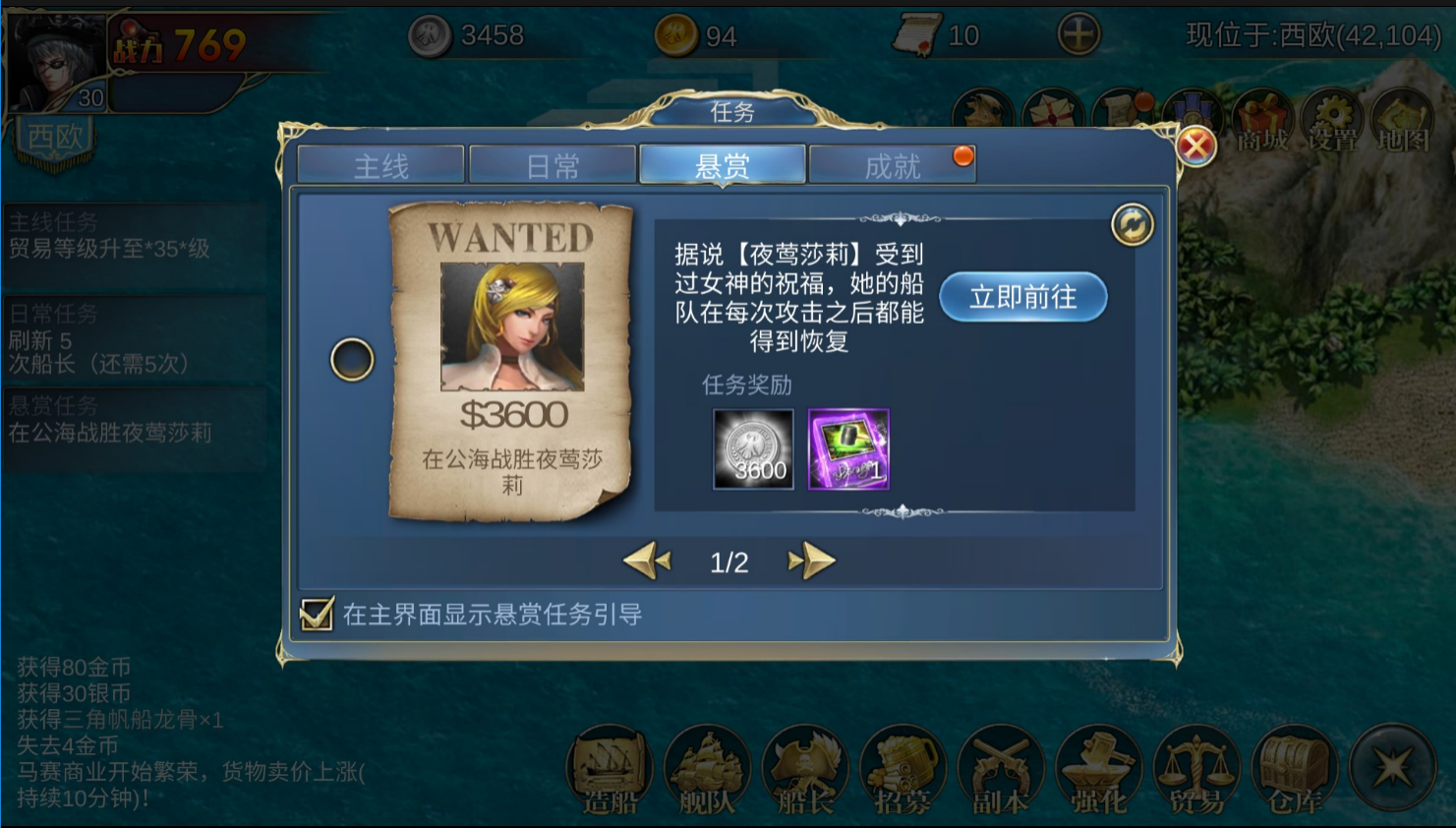1456x828 pixels.
Task: Refresh the bounty list with circular arrow
Action: pyautogui.click(x=1132, y=224)
